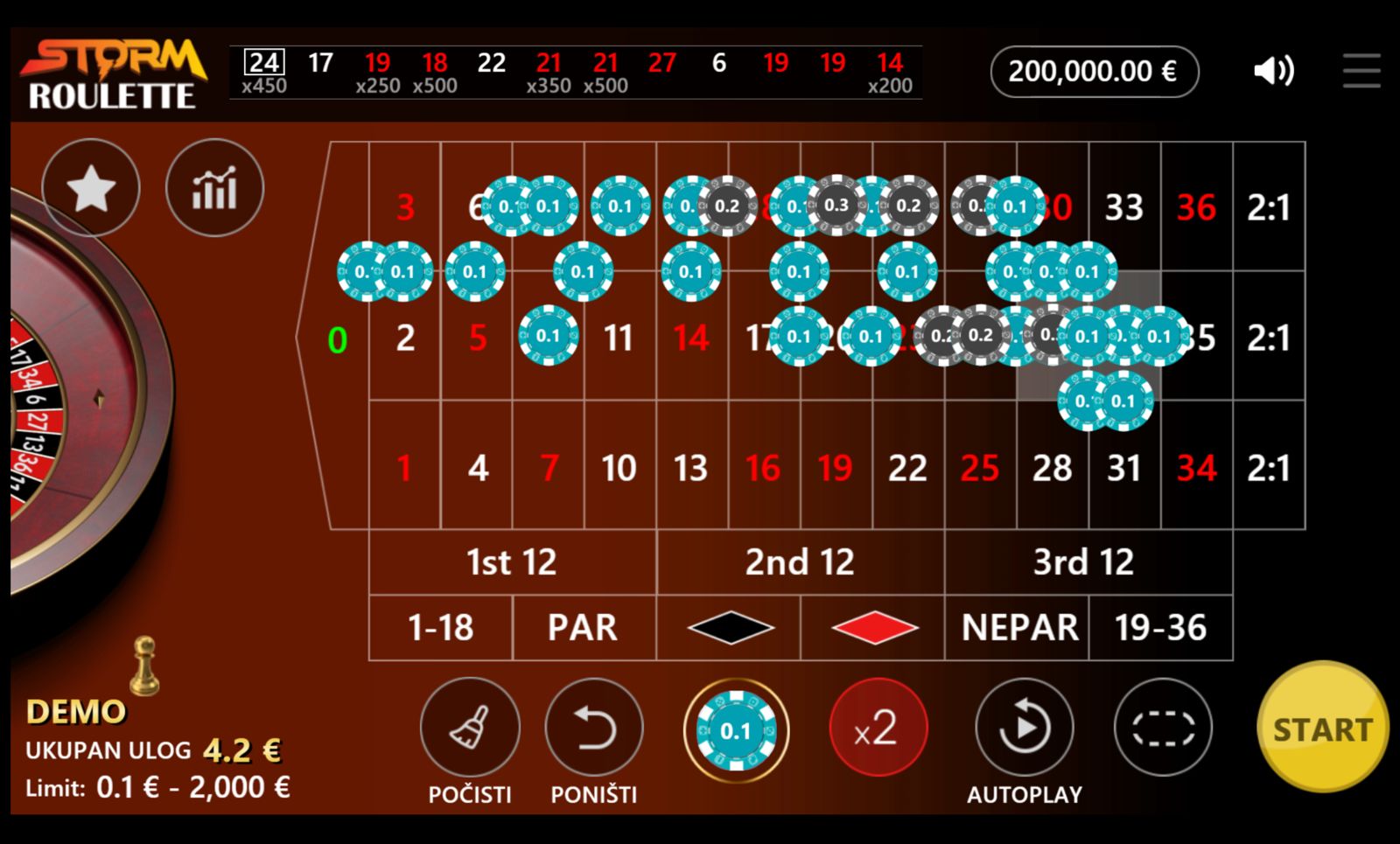This screenshot has height=844, width=1400.
Task: Clear all bets with Počisti broom
Action: pyautogui.click(x=470, y=728)
